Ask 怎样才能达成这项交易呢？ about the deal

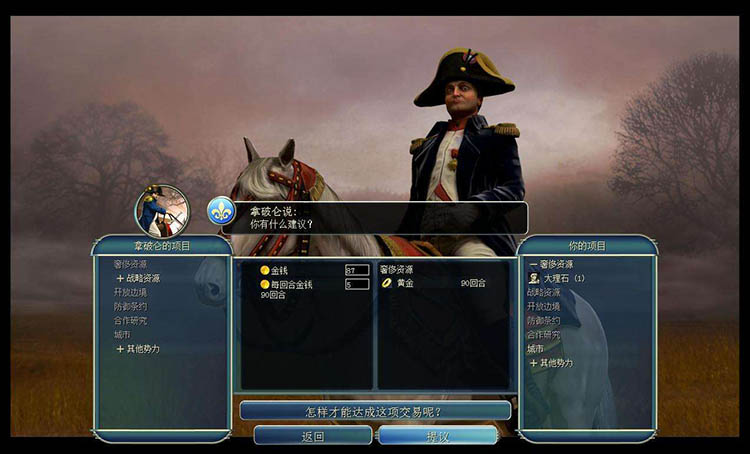point(374,411)
